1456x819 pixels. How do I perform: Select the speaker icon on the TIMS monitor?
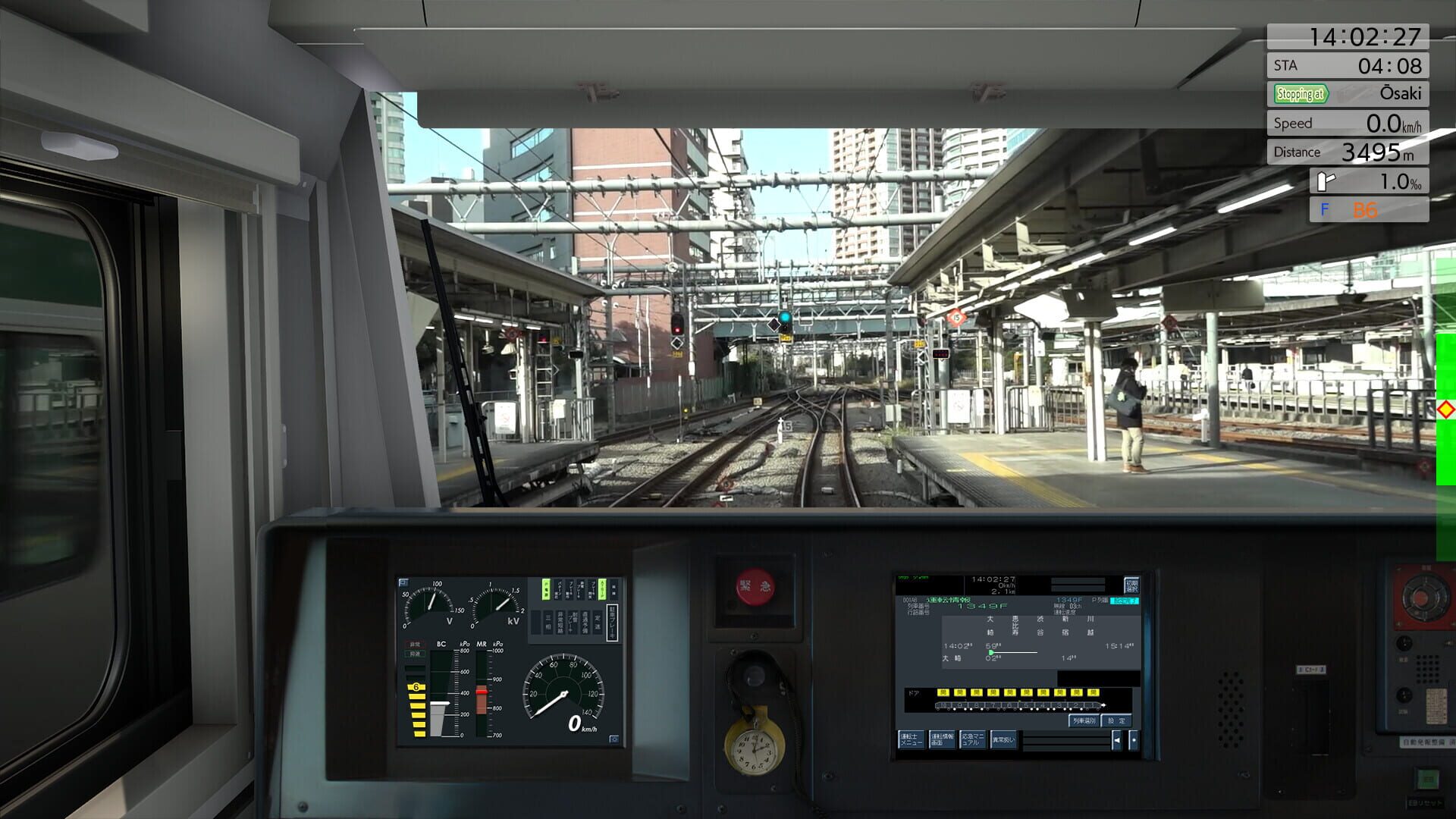tap(1118, 739)
